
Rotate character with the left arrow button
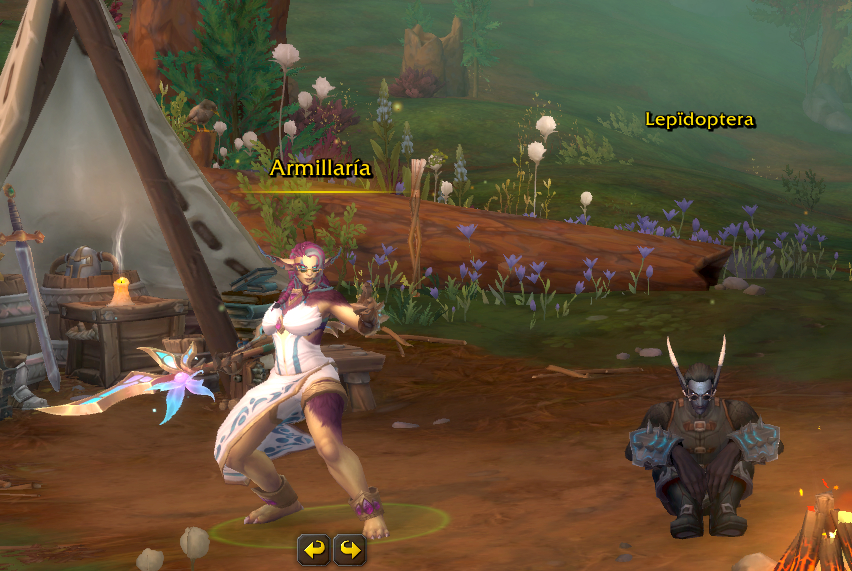click(x=314, y=549)
